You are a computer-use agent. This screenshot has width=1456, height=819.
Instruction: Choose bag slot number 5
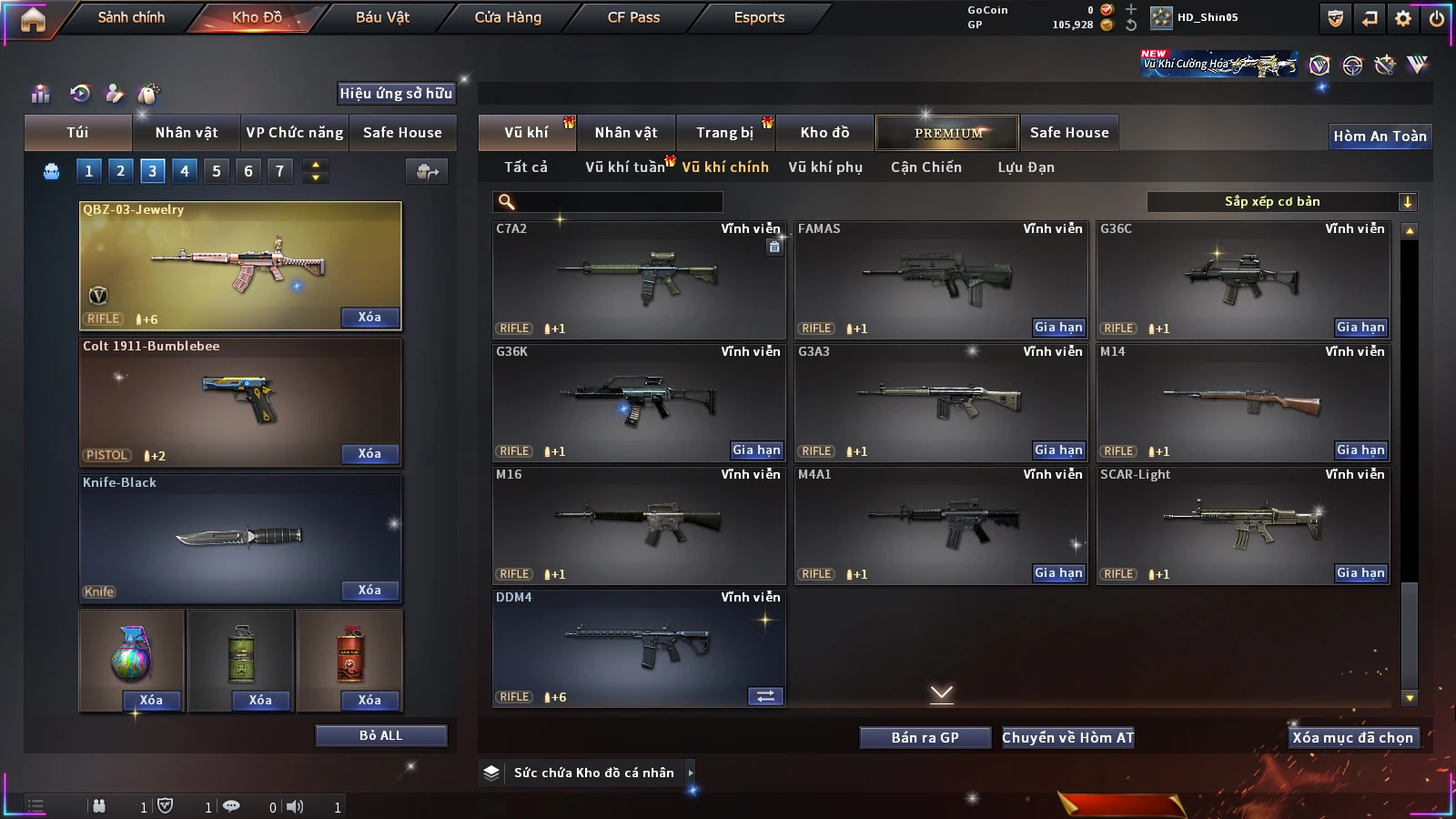click(217, 171)
